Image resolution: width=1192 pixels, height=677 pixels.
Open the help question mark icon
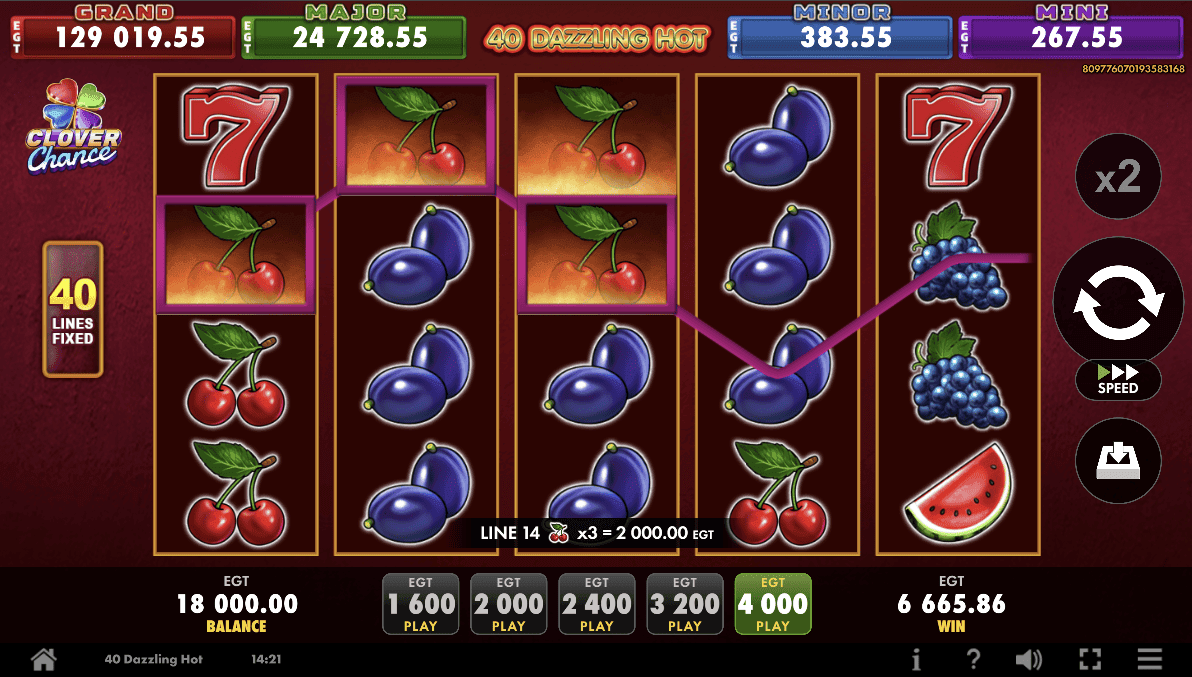[973, 659]
